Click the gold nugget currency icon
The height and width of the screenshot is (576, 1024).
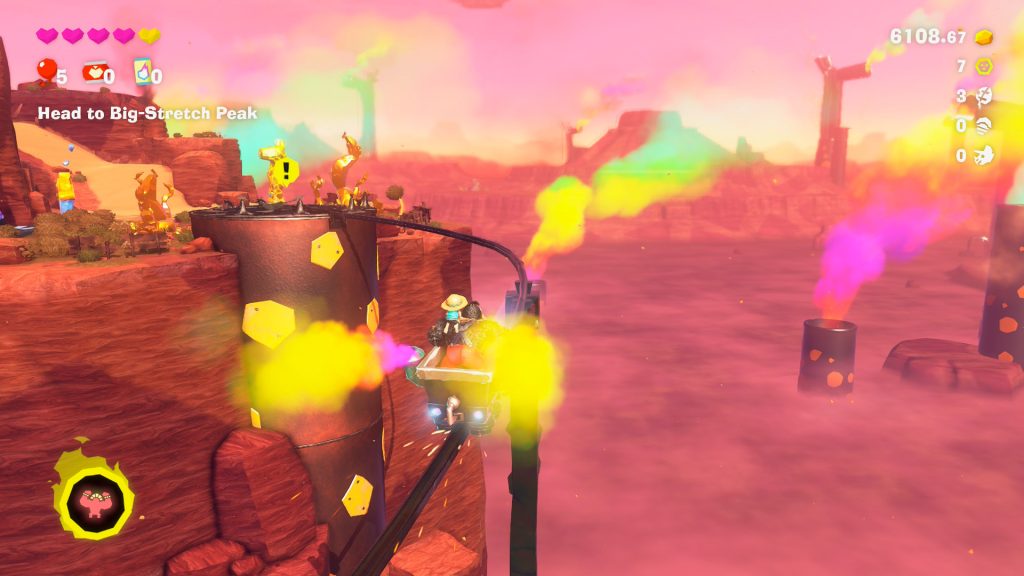click(x=984, y=37)
